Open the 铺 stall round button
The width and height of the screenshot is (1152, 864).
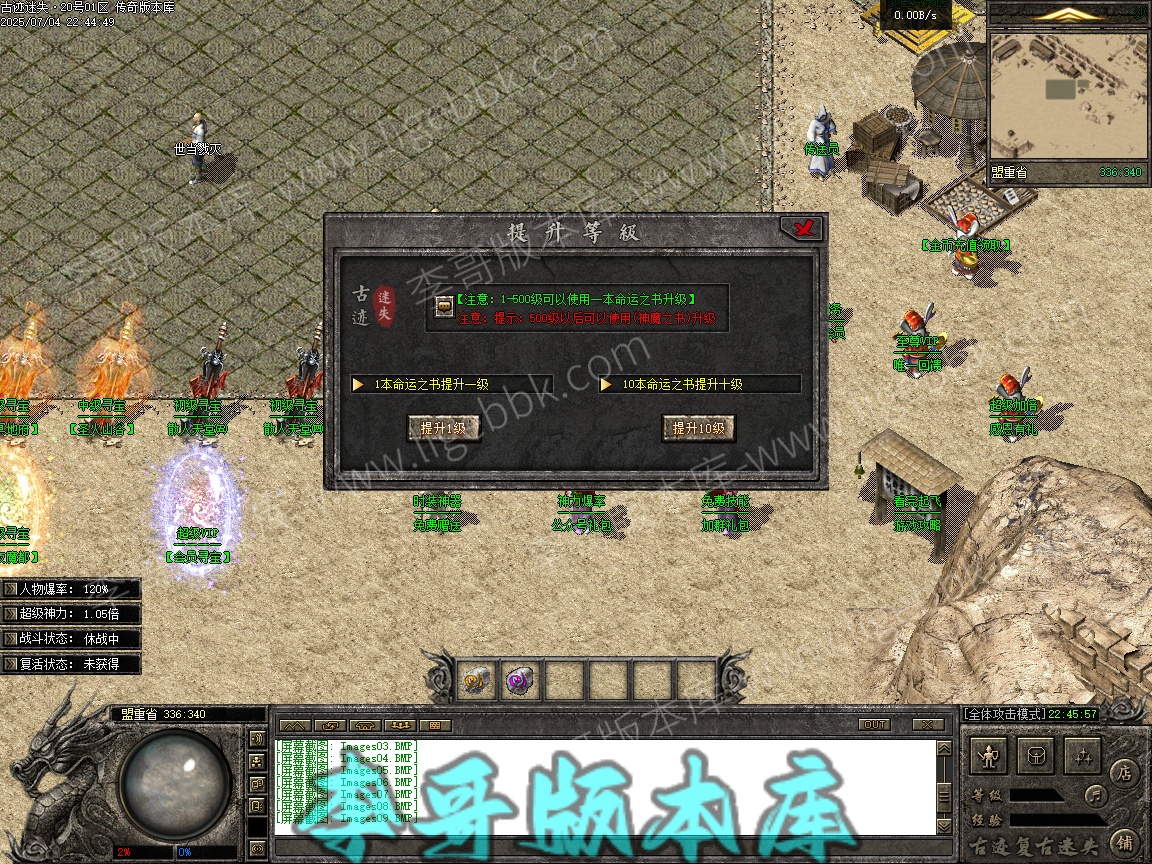point(1124,841)
